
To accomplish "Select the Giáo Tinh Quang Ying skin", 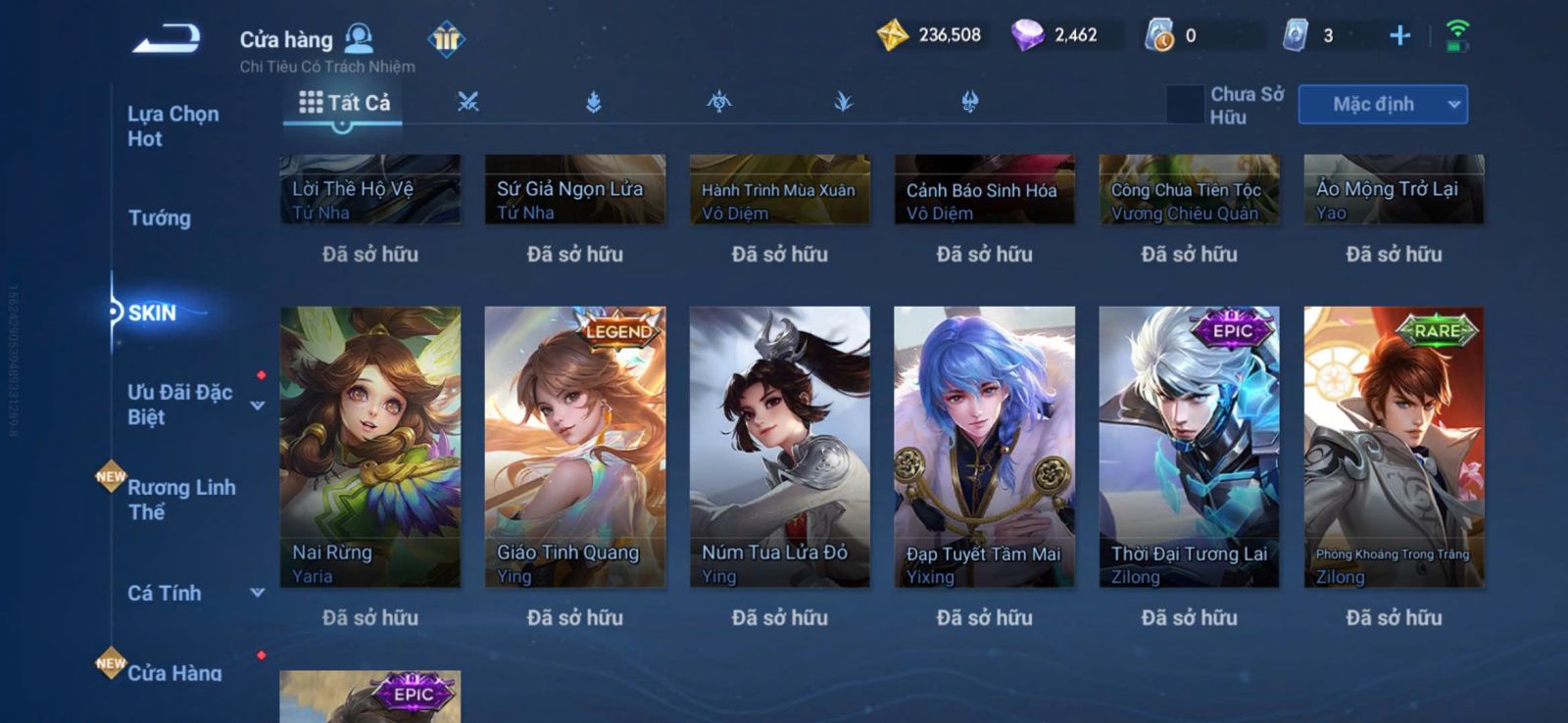I will tap(574, 447).
